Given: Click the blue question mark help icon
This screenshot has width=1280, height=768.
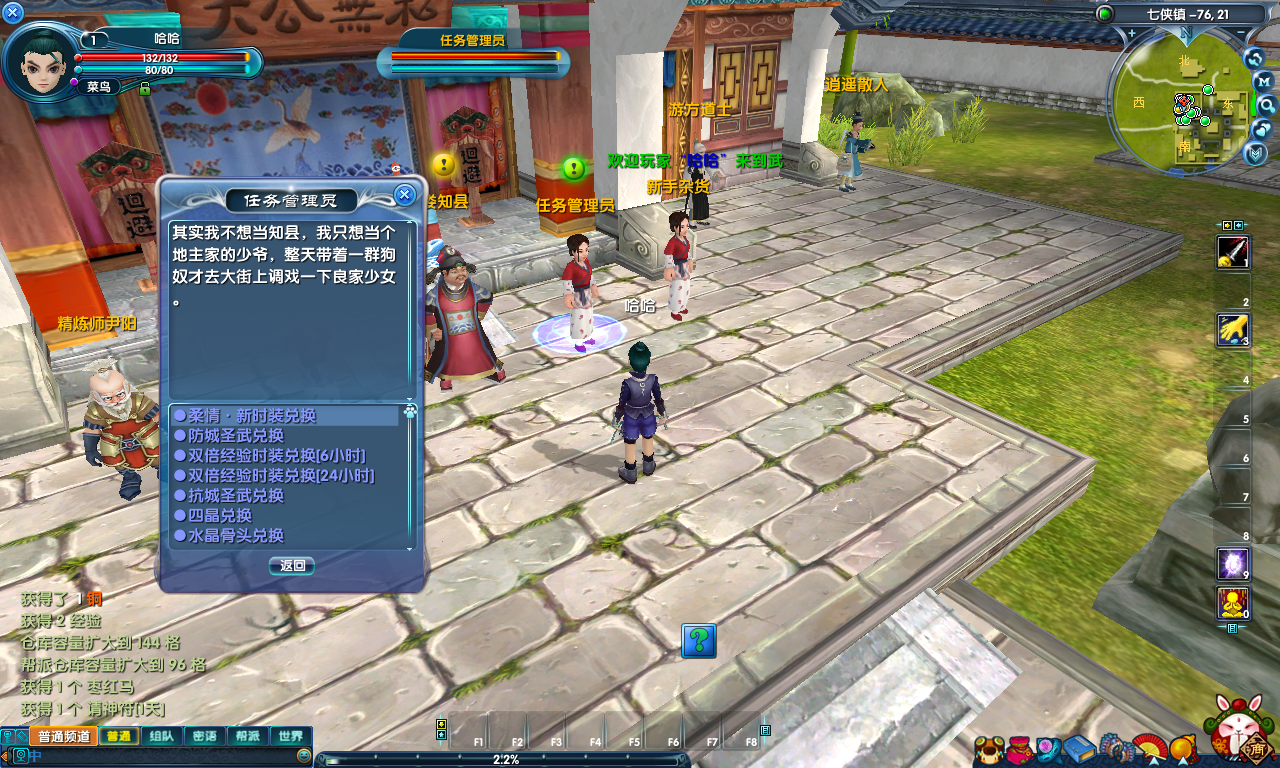Looking at the screenshot, I should click(699, 640).
